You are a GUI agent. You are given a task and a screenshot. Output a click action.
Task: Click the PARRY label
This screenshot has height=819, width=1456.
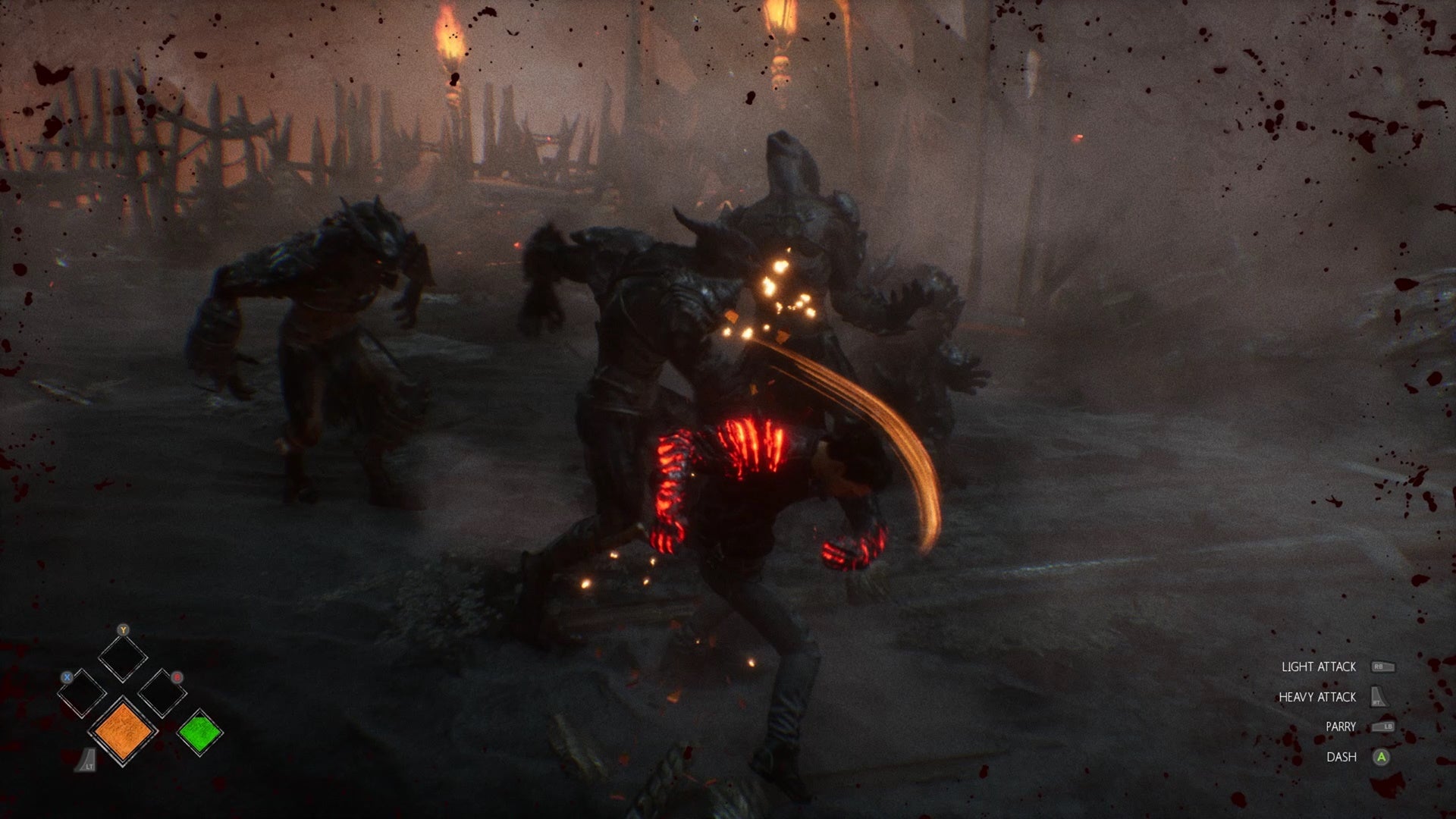(1341, 726)
